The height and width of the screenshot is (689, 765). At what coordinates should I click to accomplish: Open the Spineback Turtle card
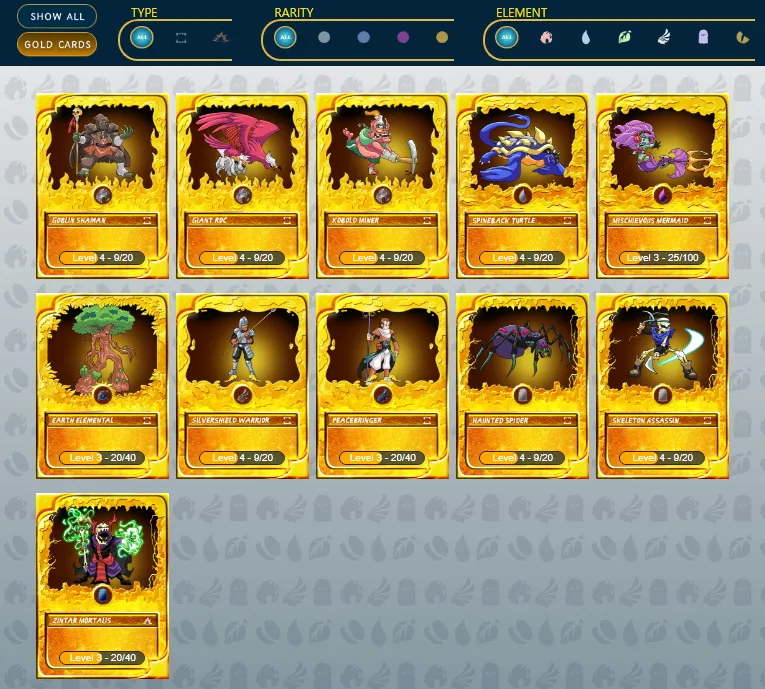(522, 185)
